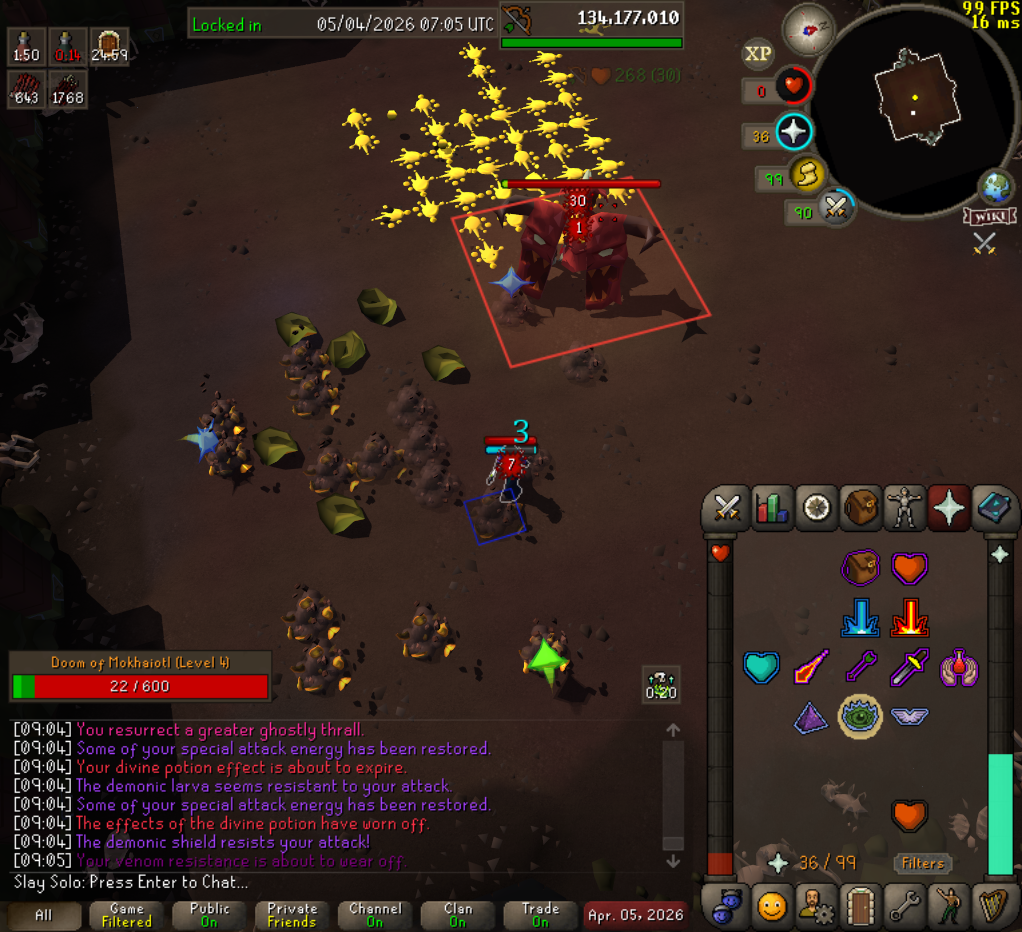Toggle quick prayers on the prayer orb
1022x932 pixels.
click(x=794, y=132)
